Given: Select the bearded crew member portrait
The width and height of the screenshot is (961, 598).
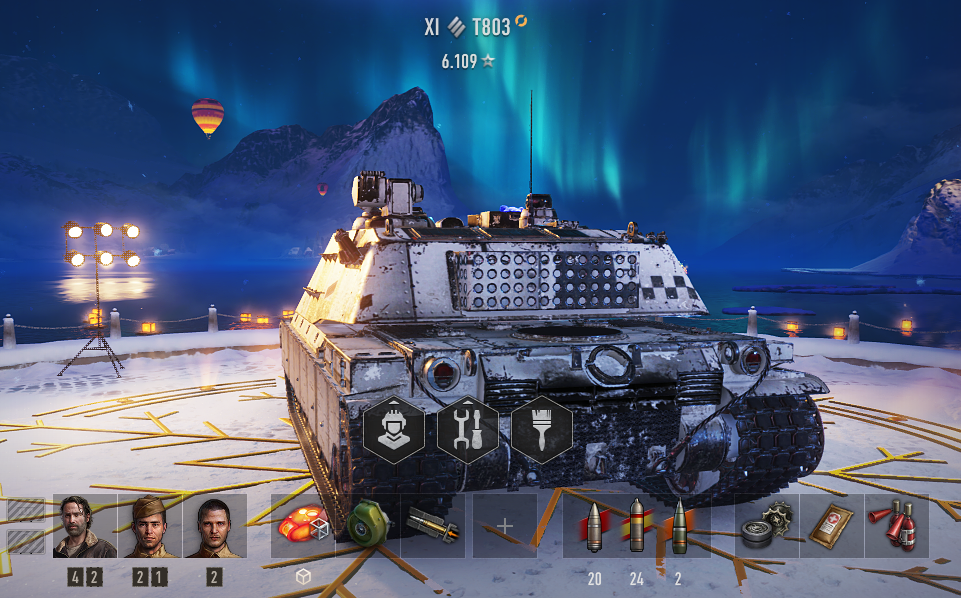Looking at the screenshot, I should point(85,526).
